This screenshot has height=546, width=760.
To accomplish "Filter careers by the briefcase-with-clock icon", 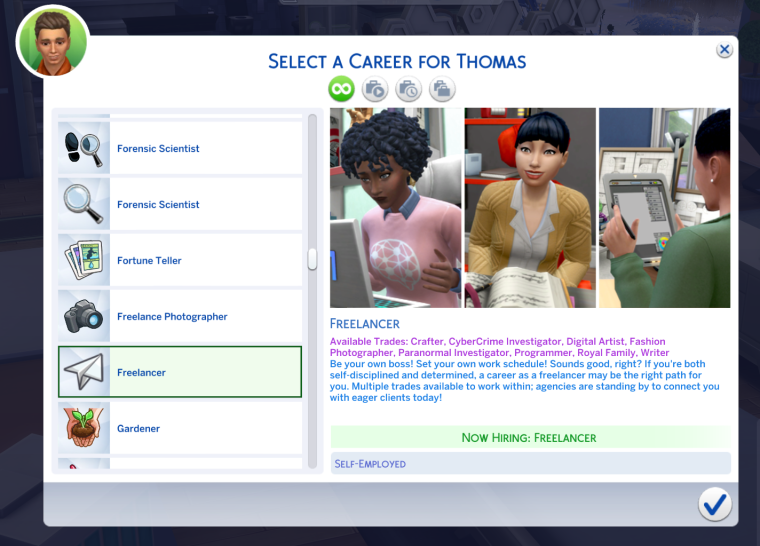I will point(408,90).
